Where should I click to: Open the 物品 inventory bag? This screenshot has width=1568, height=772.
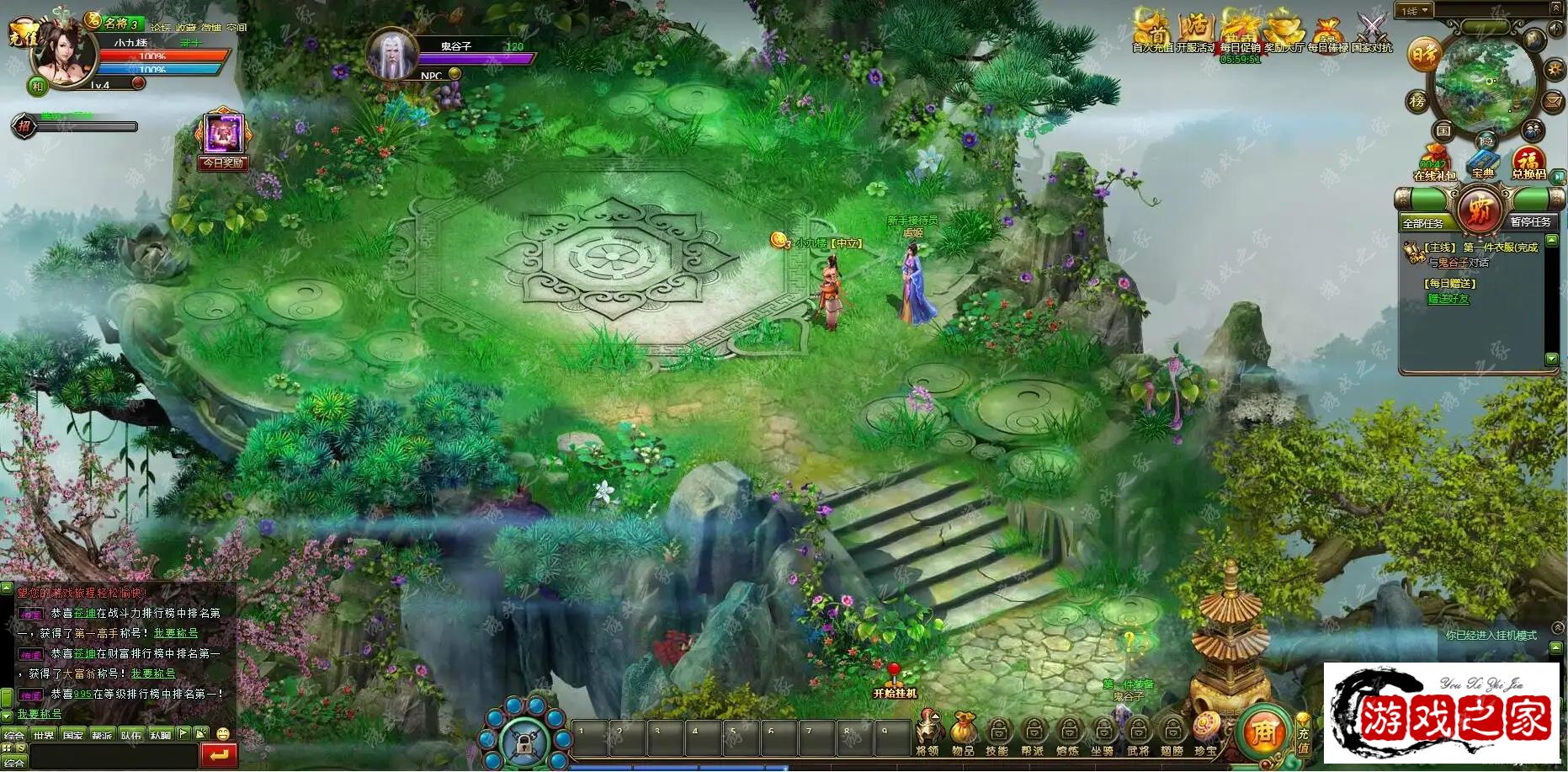[x=963, y=731]
